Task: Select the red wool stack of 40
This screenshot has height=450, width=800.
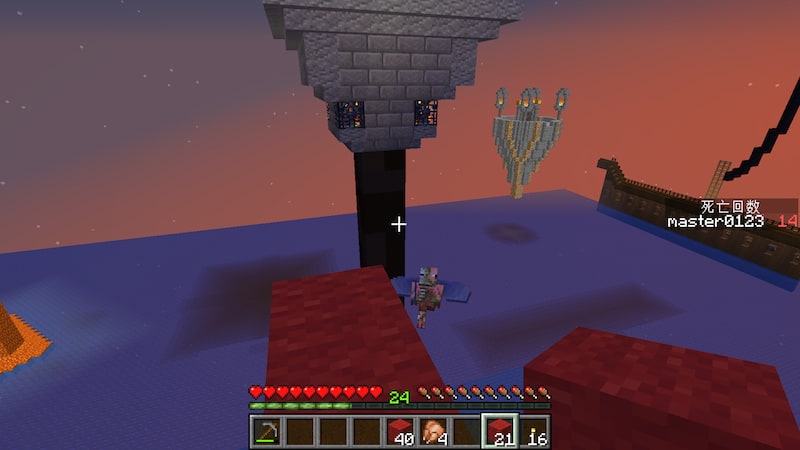Action: [400, 431]
